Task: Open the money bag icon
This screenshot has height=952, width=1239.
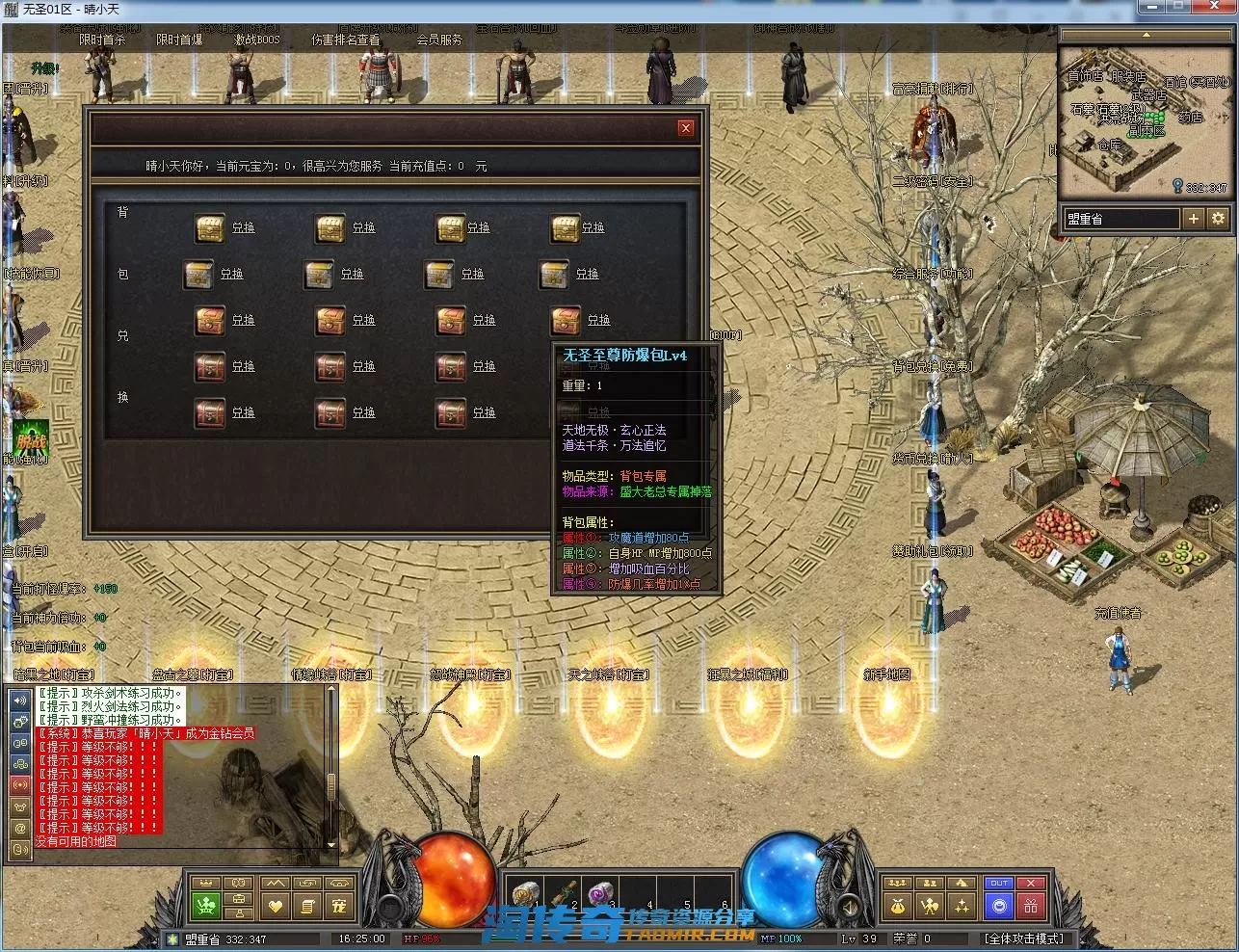Action: coord(898,906)
